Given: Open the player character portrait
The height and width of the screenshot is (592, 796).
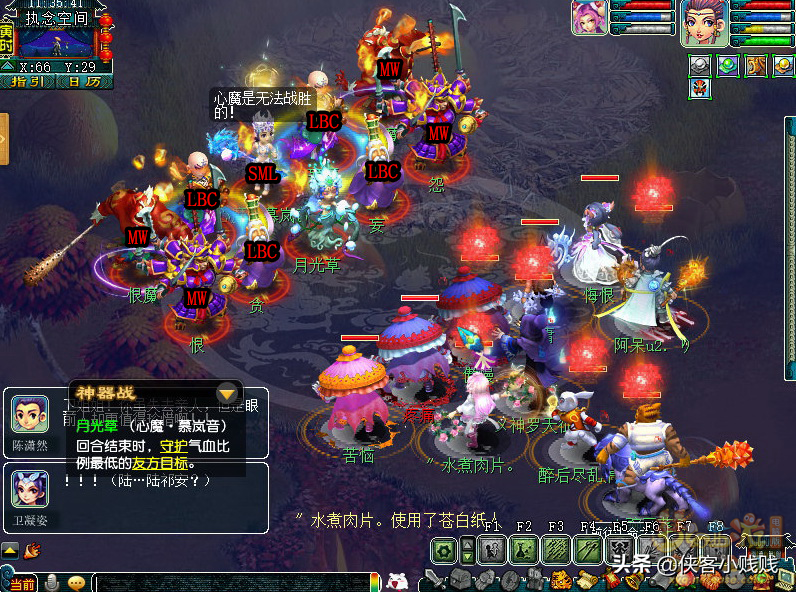Looking at the screenshot, I should [x=704, y=23].
